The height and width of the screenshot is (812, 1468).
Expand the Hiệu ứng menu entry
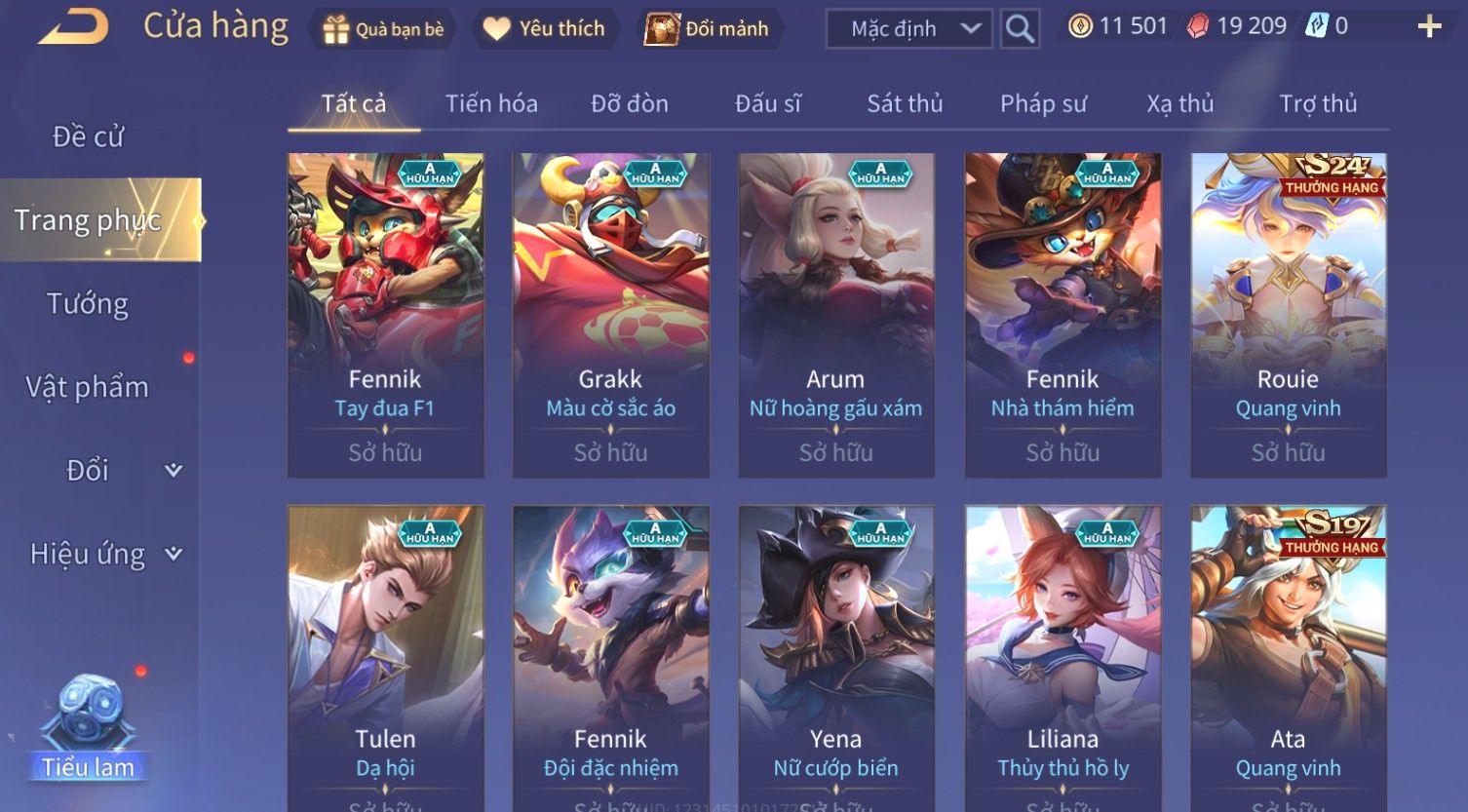[105, 555]
